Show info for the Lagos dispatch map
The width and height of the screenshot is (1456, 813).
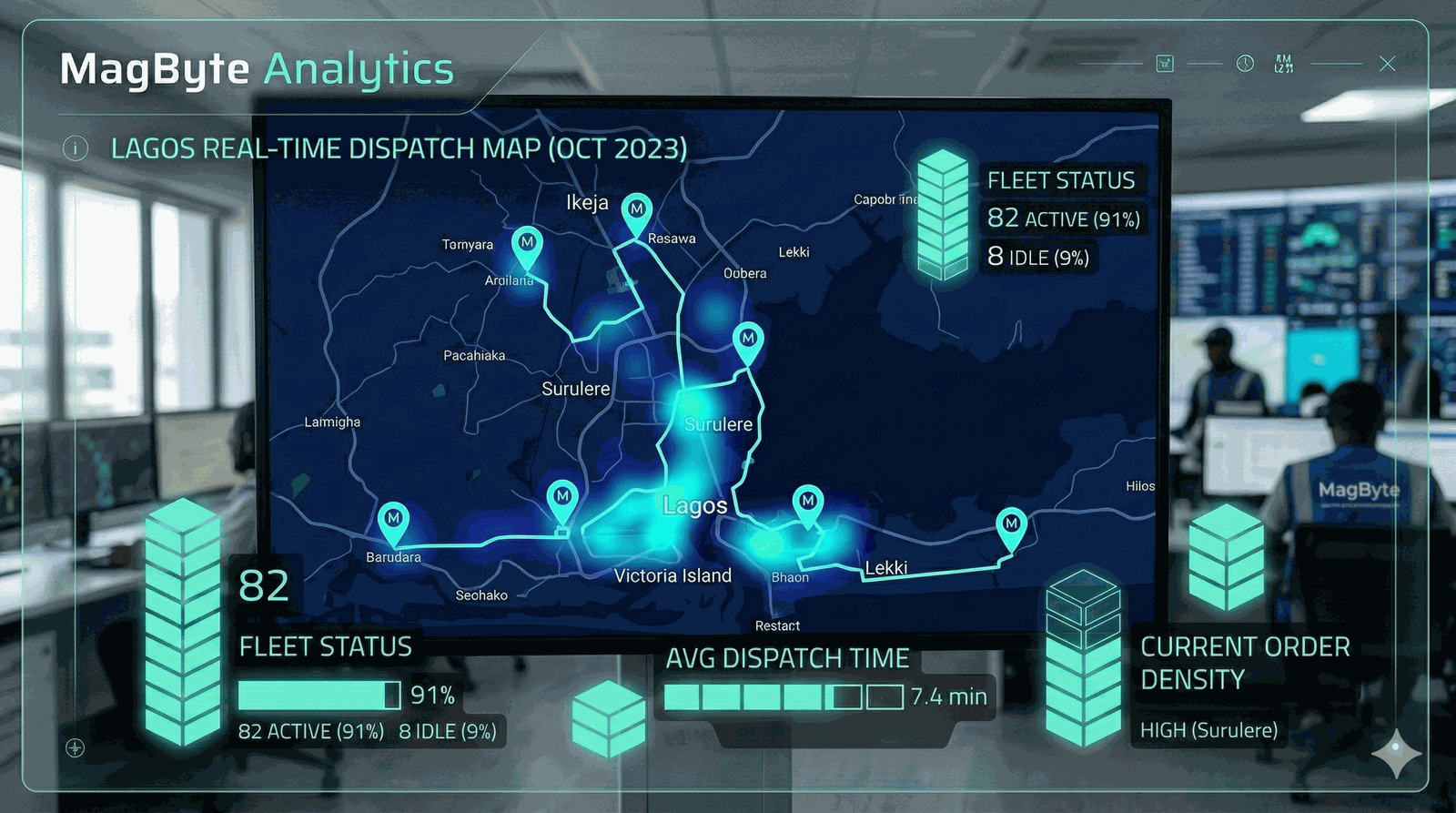pos(76,147)
